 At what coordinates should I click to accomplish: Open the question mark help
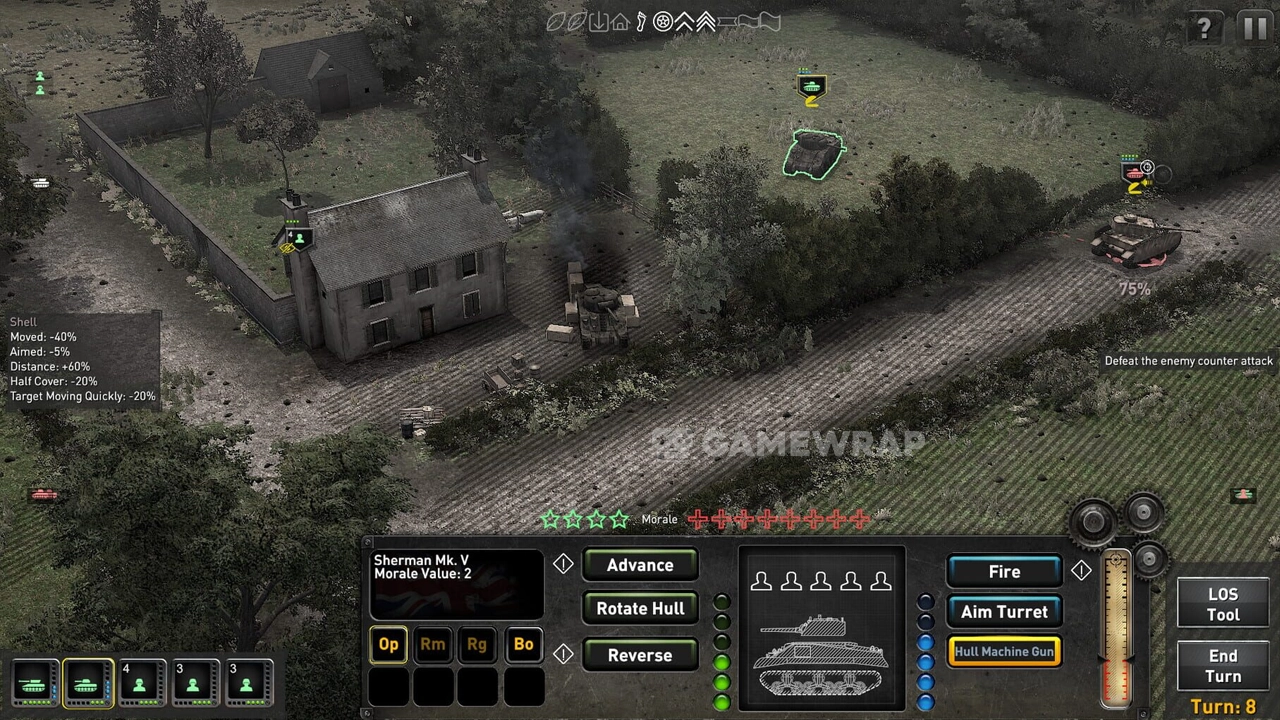(1204, 28)
